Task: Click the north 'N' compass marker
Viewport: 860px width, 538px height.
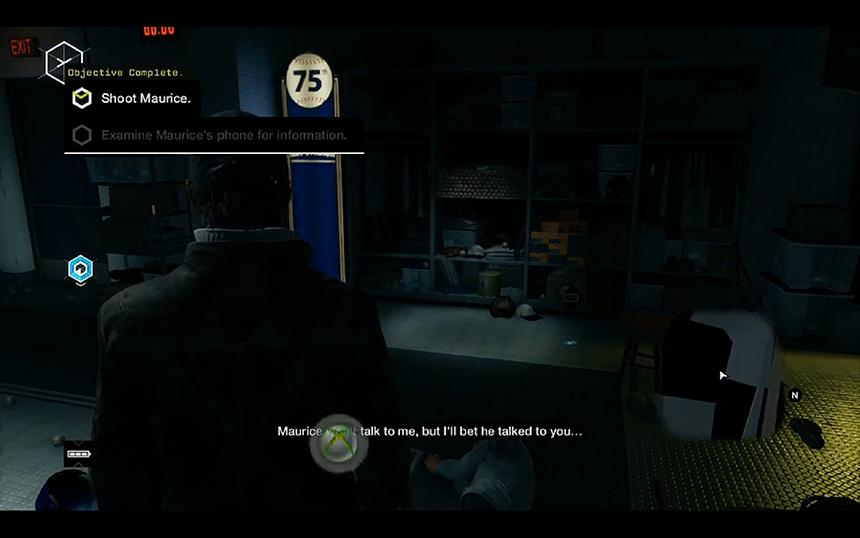Action: tap(795, 395)
